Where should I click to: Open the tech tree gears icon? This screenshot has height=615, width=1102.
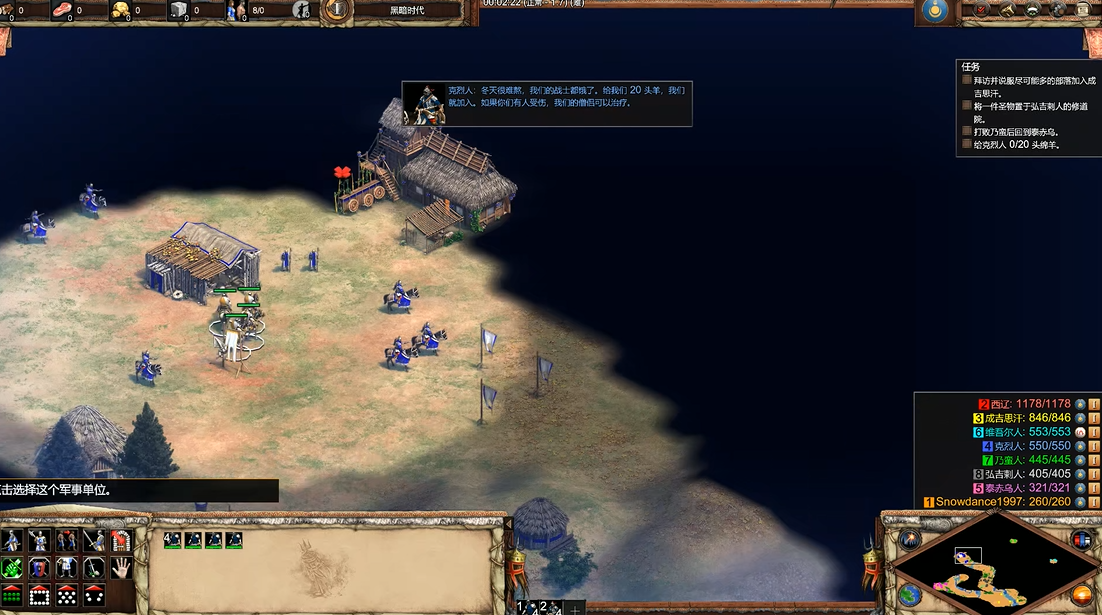coord(1058,10)
